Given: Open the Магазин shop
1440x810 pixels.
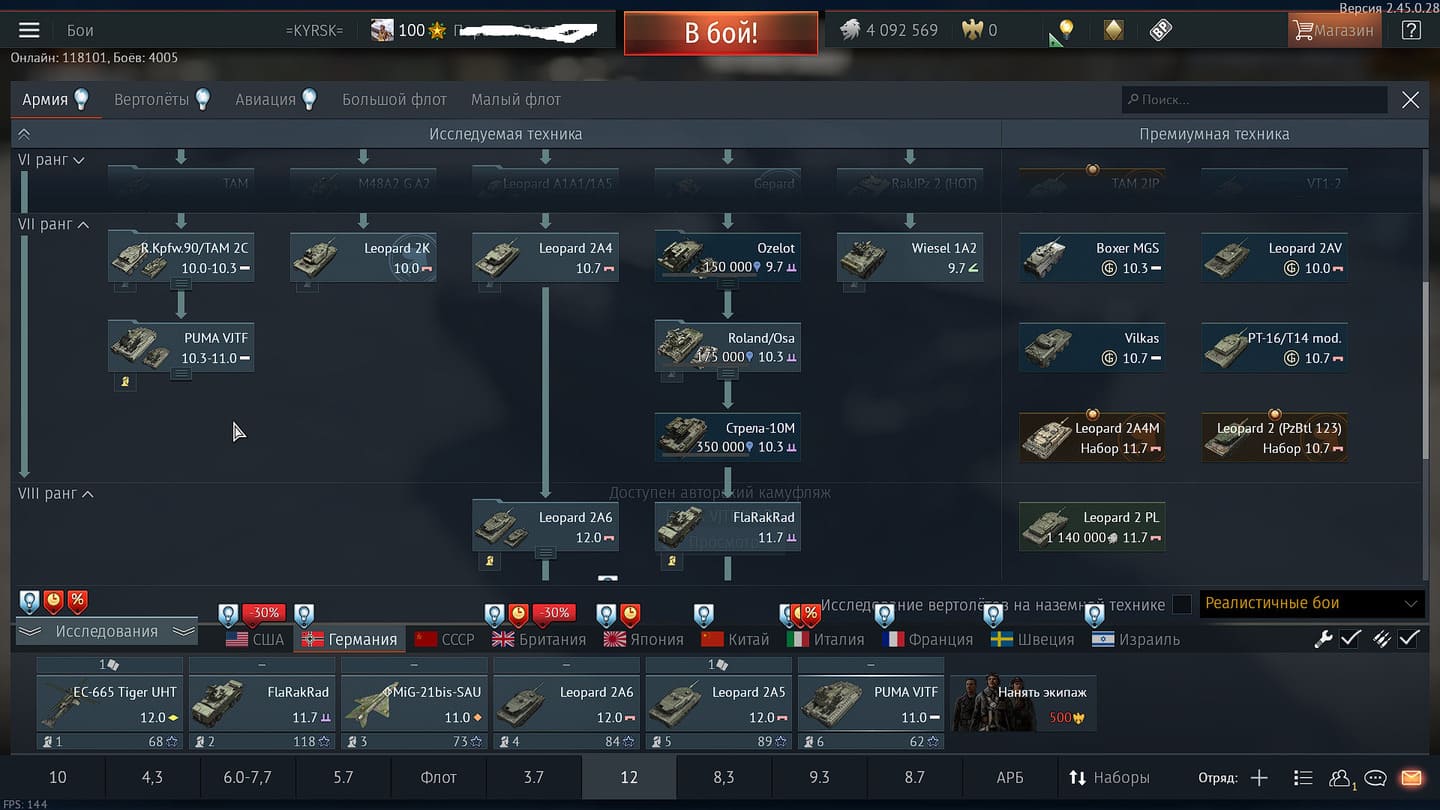Looking at the screenshot, I should [1333, 30].
